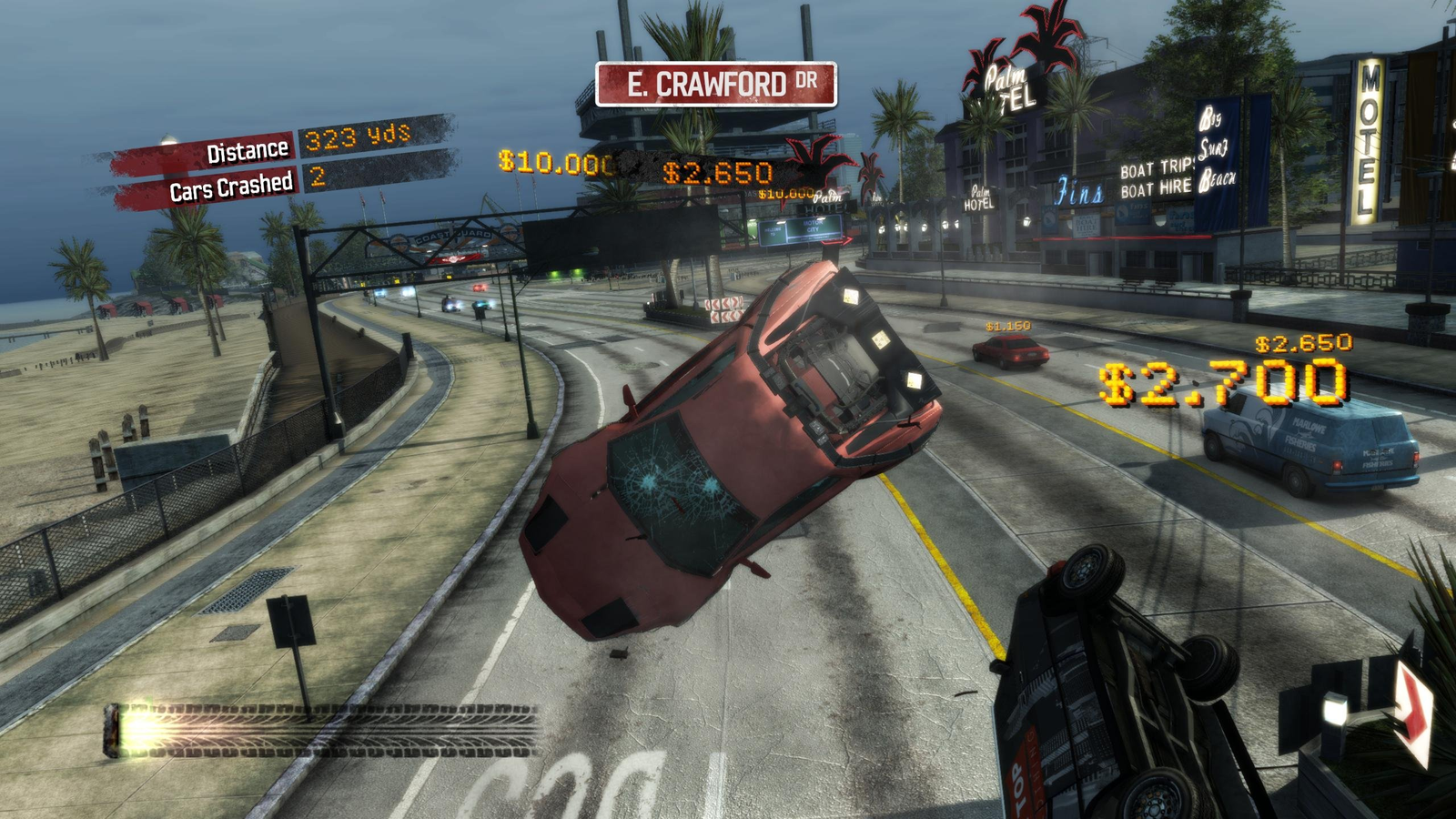Switch to the Boat Trips Boat Hire billboard
Screen dimensions: 1456x819
pos(1158,180)
